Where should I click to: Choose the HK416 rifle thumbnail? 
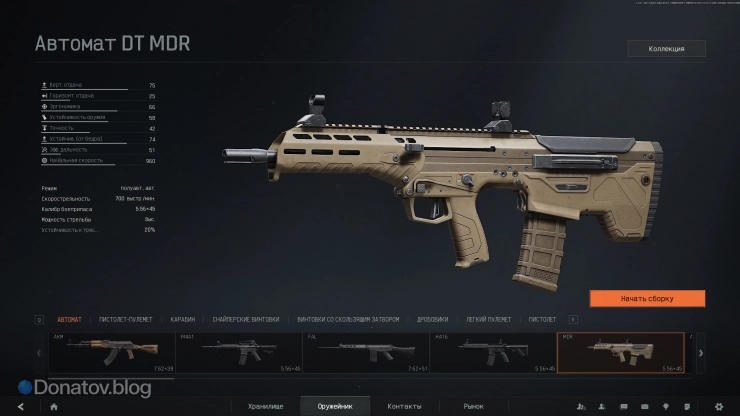coord(494,352)
